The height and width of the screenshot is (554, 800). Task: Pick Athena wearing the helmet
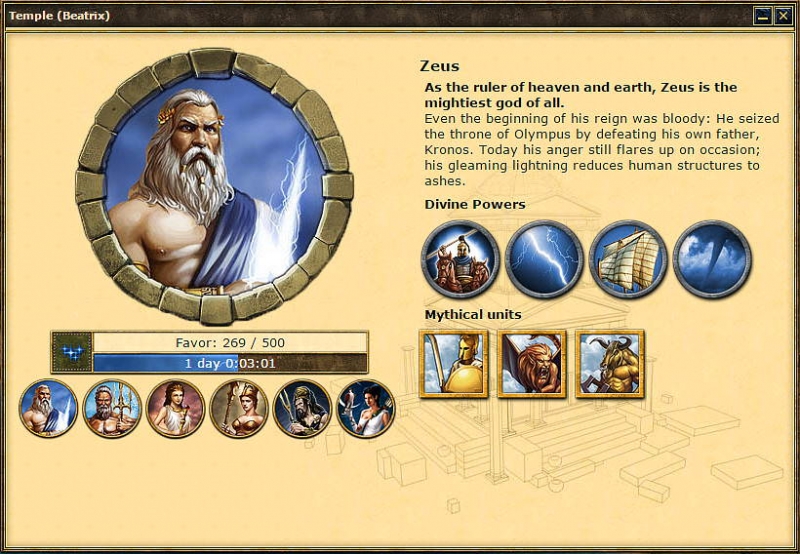(x=239, y=408)
